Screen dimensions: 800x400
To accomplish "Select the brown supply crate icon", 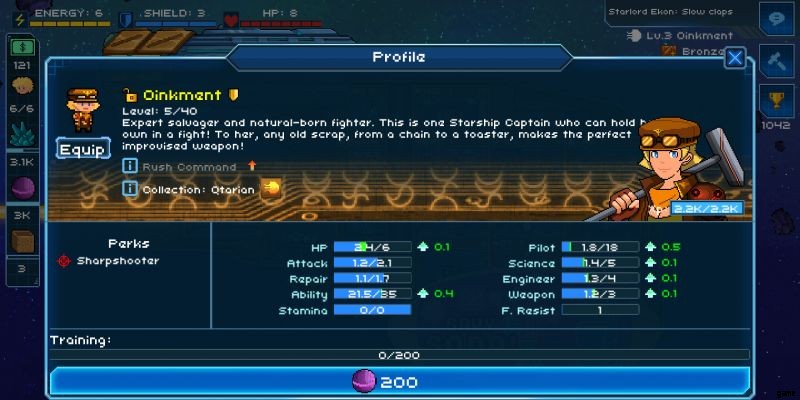I will pyautogui.click(x=22, y=241).
